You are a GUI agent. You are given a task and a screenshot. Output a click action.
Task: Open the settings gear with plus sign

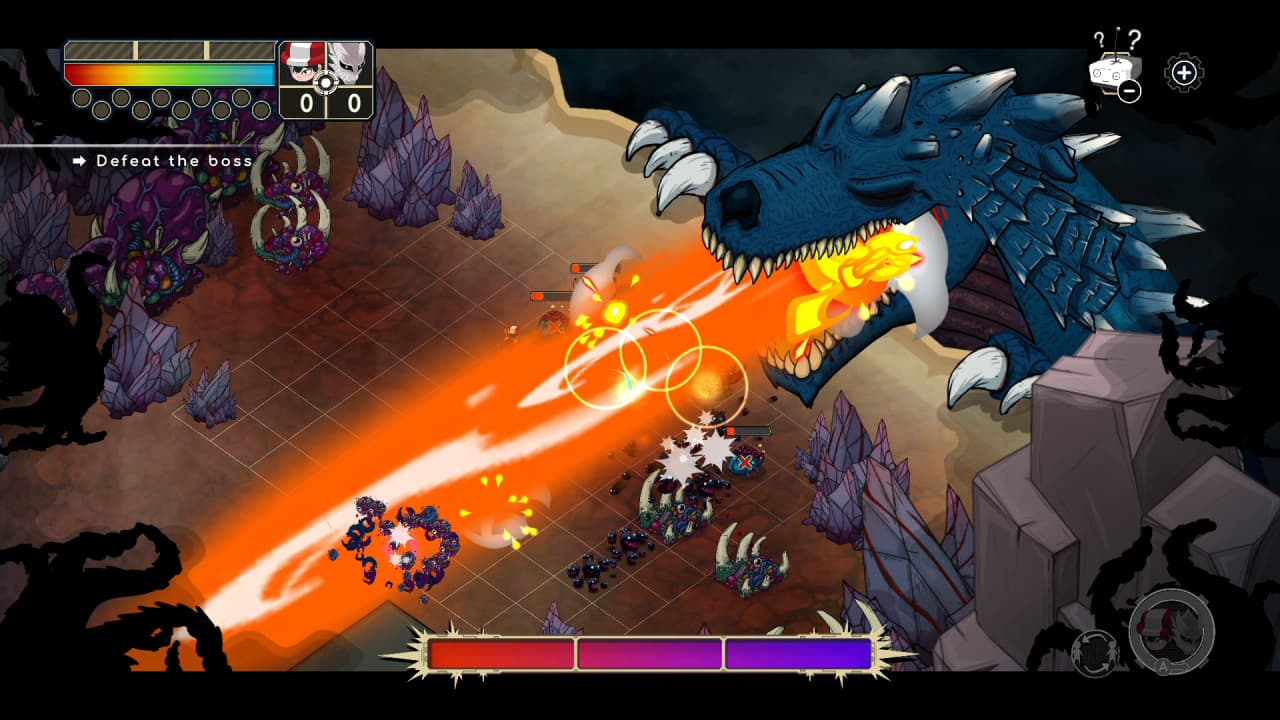point(1184,73)
